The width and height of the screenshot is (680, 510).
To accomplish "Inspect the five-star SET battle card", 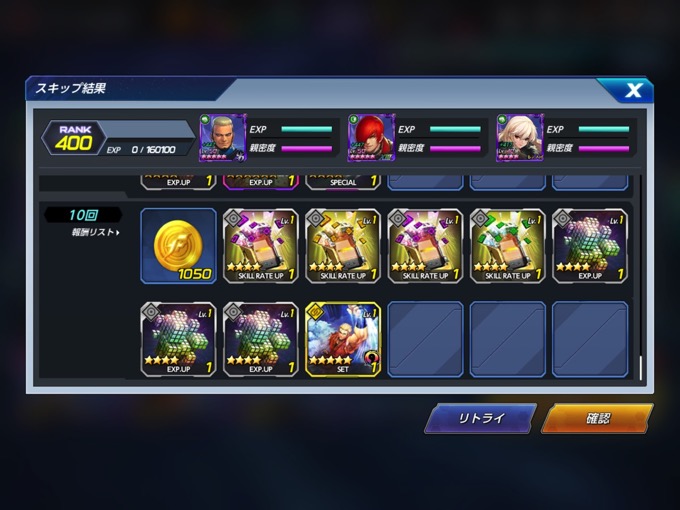I will [342, 339].
